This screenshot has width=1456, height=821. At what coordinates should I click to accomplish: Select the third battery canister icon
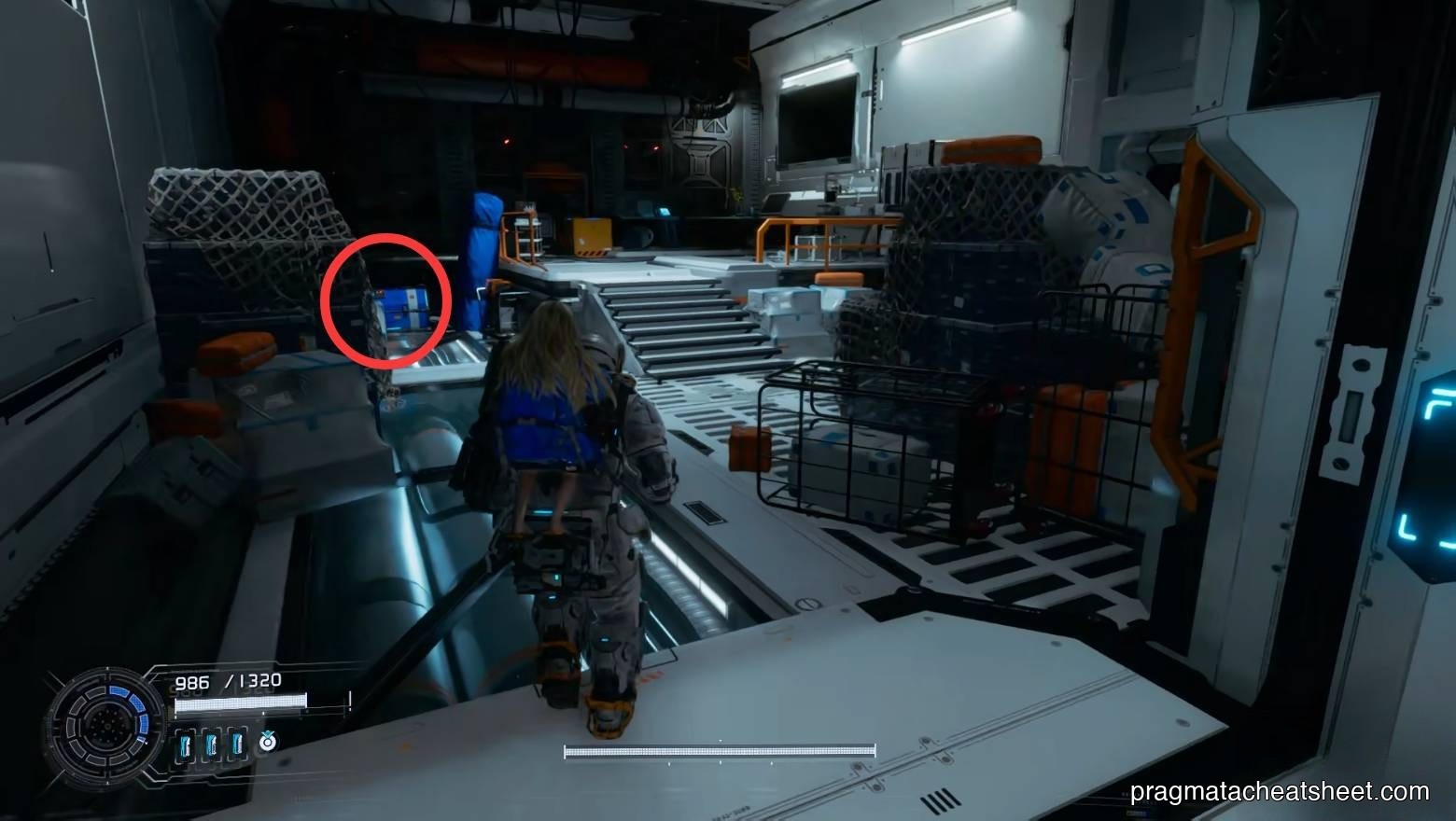click(x=236, y=743)
